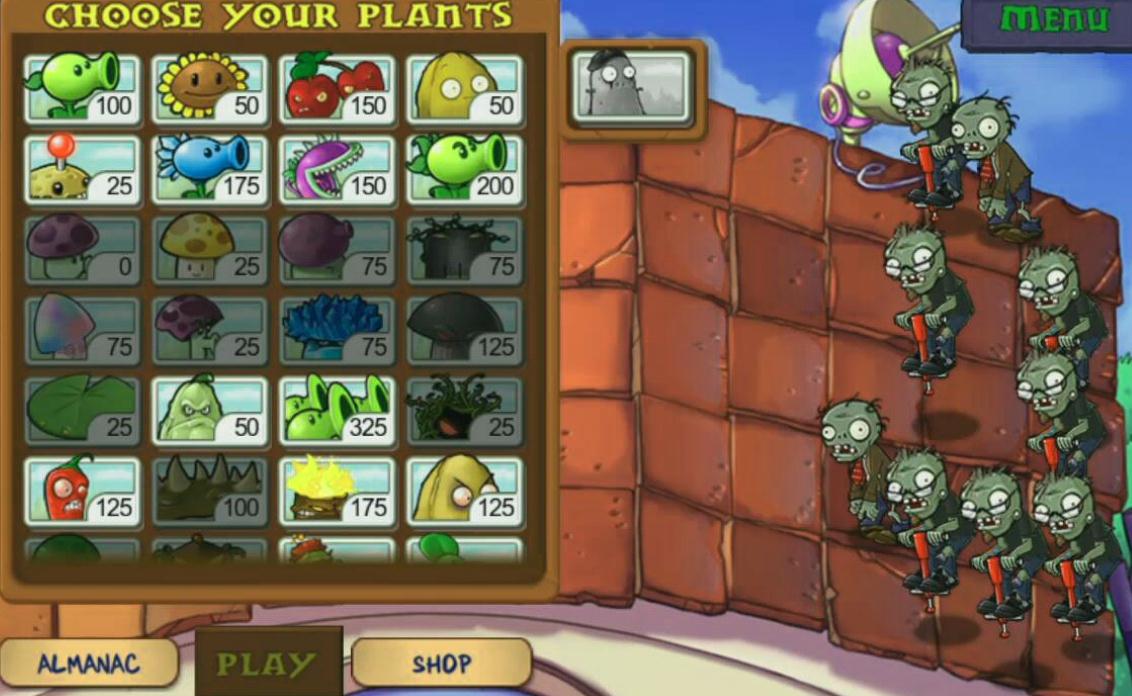
Task: Choose the Potato Mine seed packet
Action: click(82, 169)
